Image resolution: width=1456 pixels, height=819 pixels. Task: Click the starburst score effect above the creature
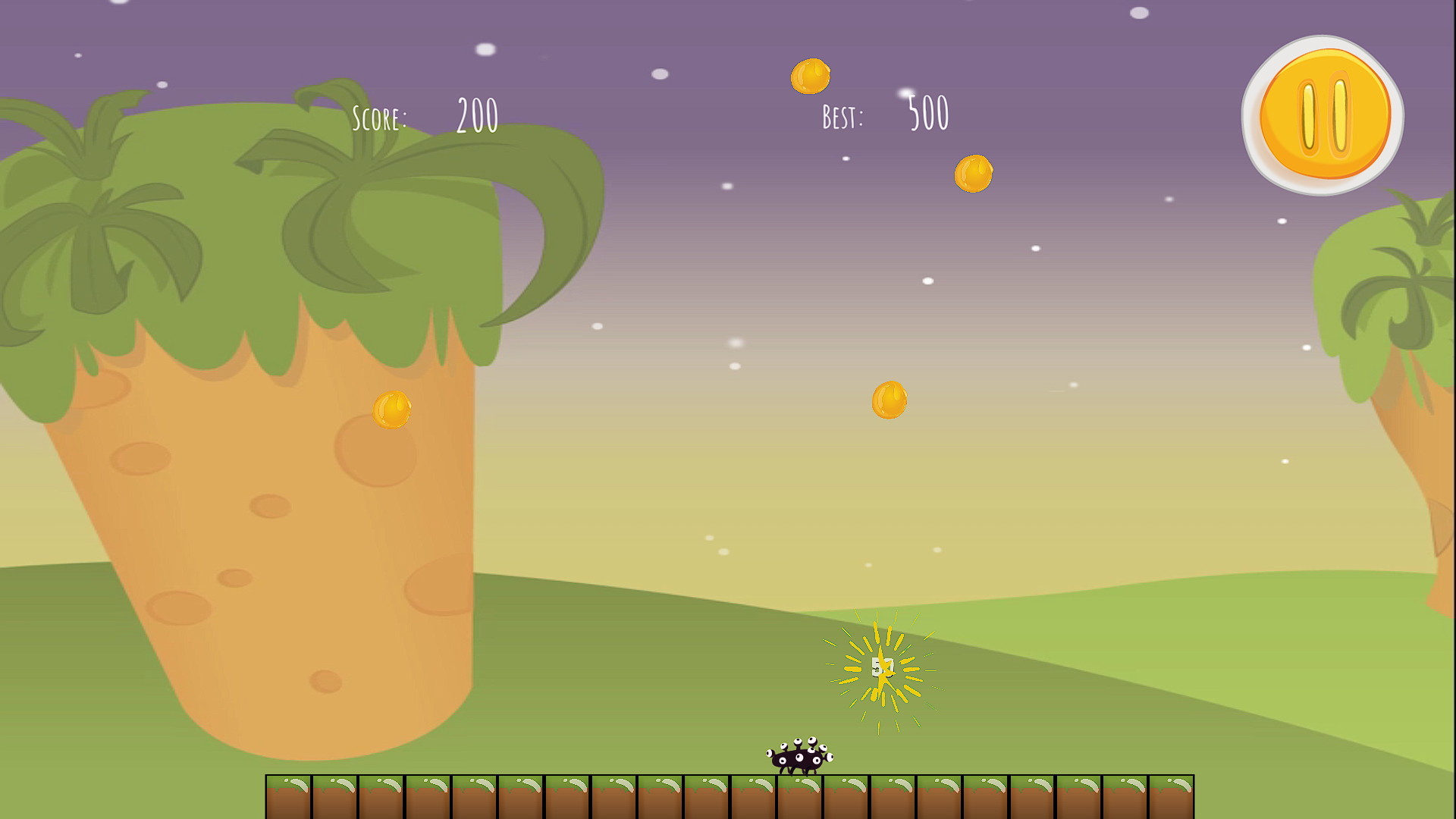click(883, 667)
